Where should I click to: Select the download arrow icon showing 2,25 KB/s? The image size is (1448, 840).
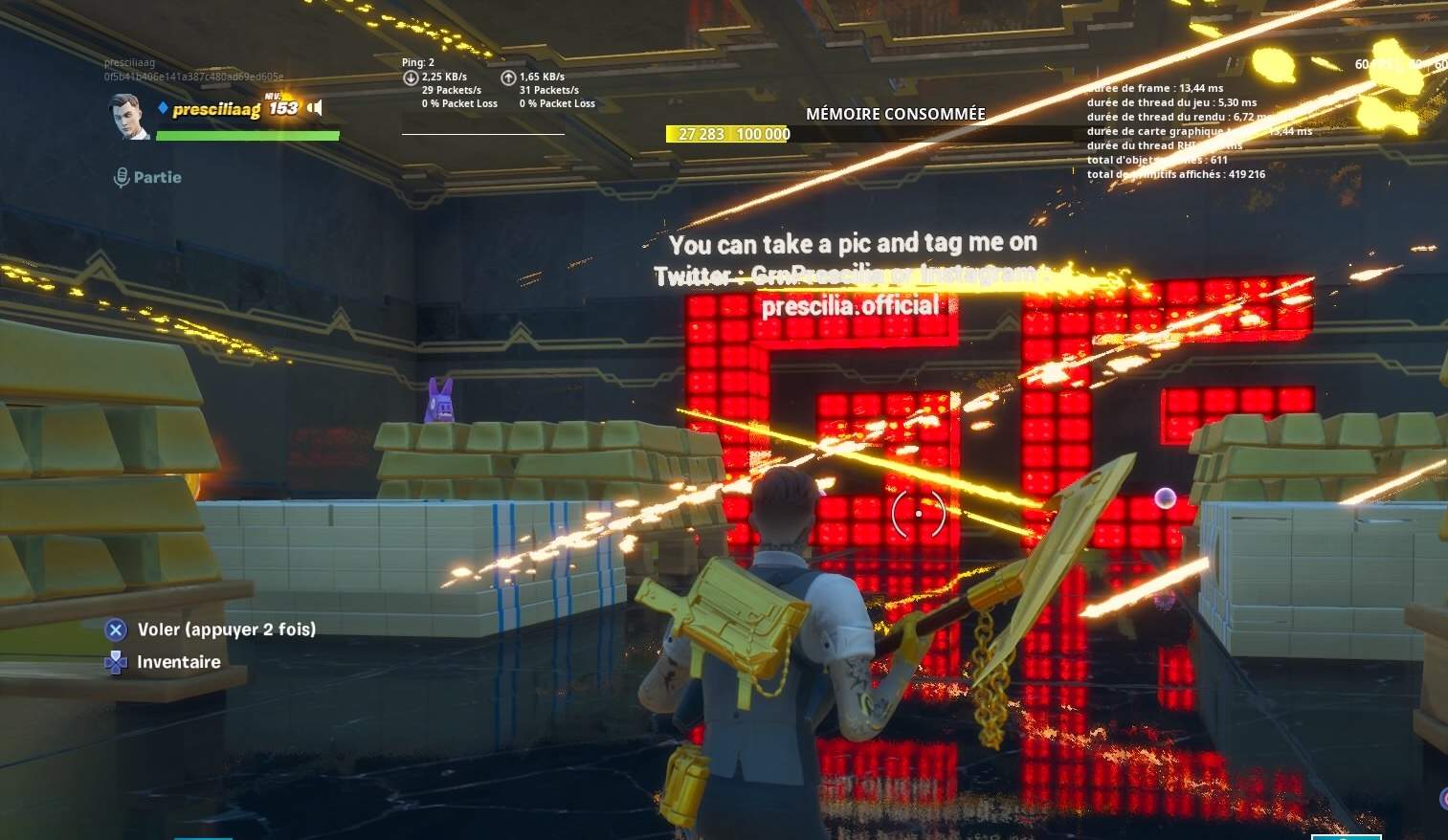pos(412,77)
